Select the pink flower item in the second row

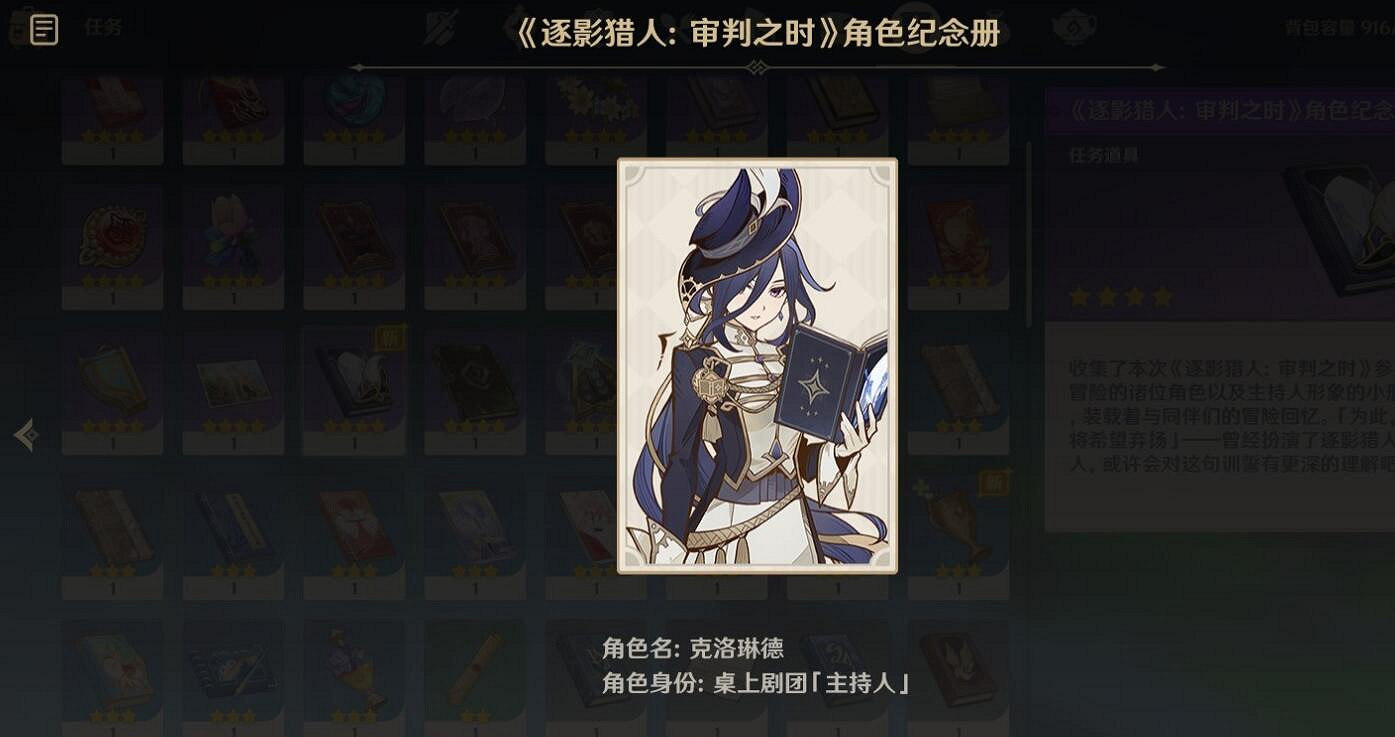pos(233,240)
